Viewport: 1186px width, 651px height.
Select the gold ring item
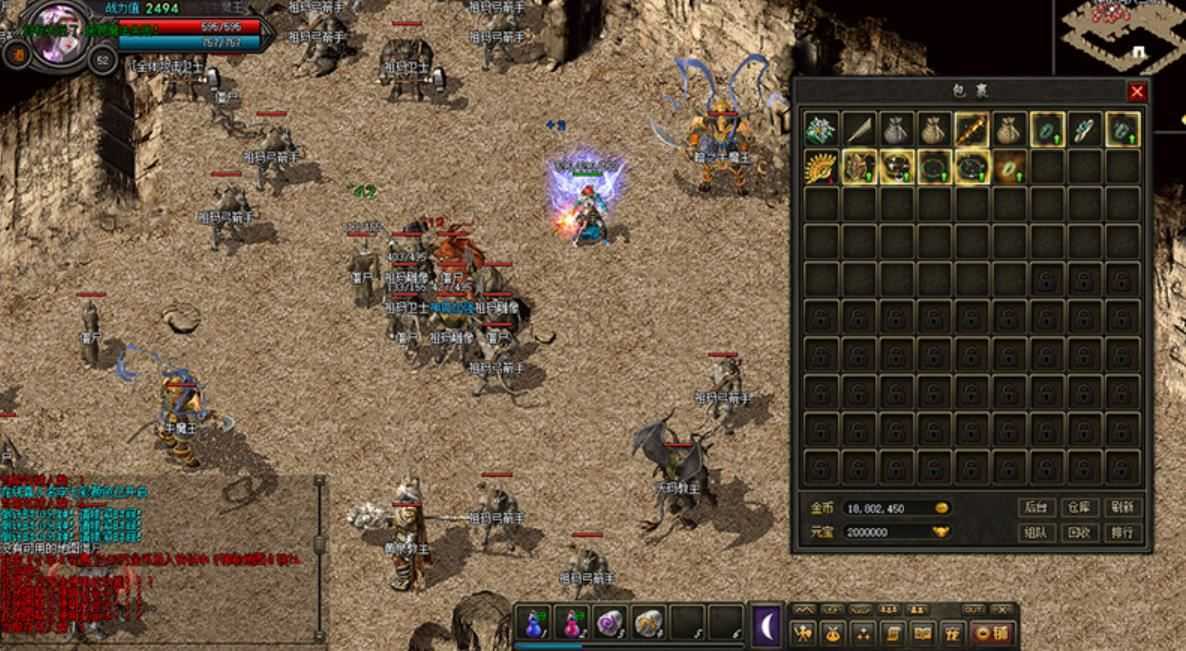tap(1010, 166)
